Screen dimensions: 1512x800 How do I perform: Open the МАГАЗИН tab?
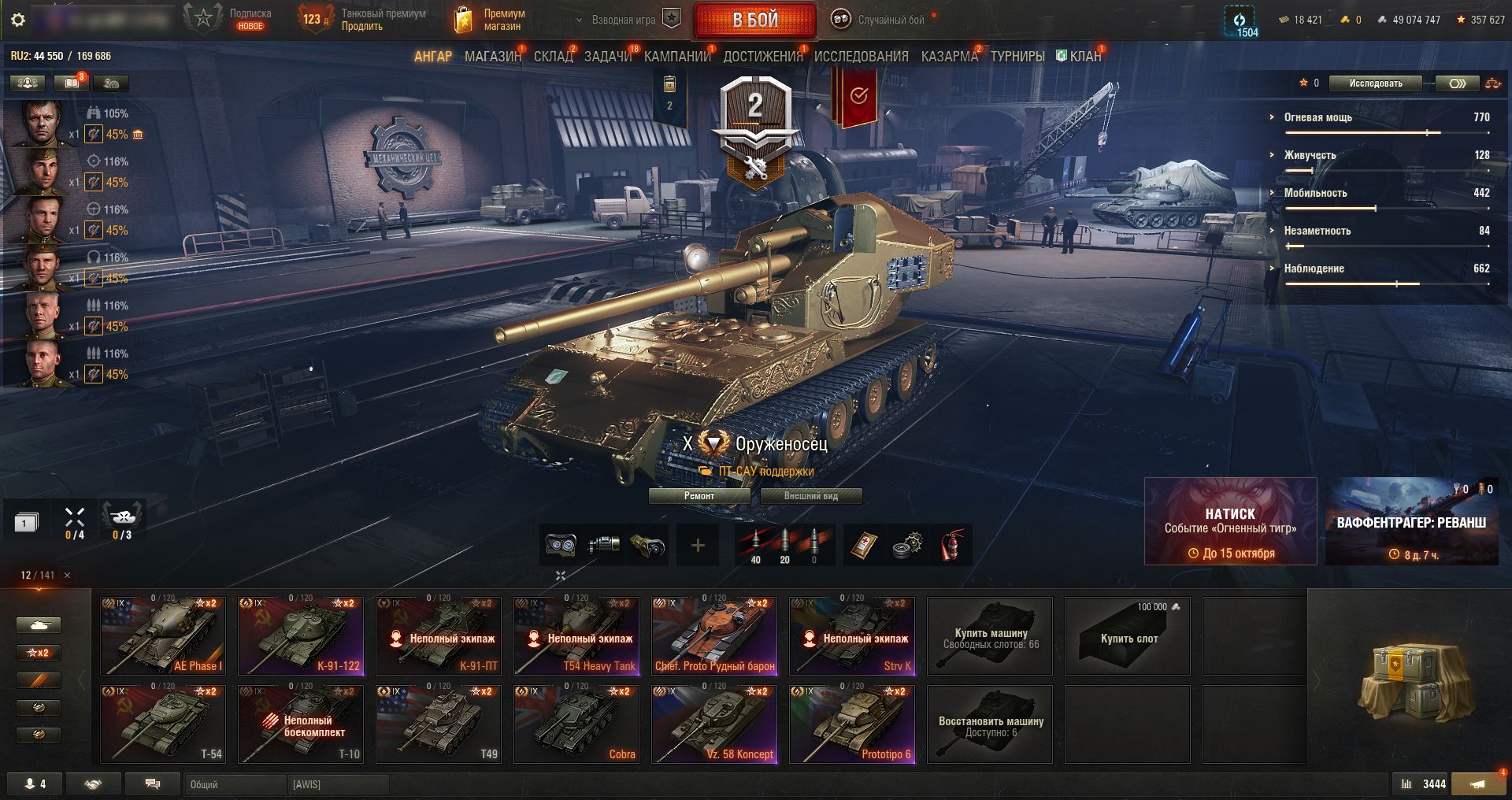point(493,57)
